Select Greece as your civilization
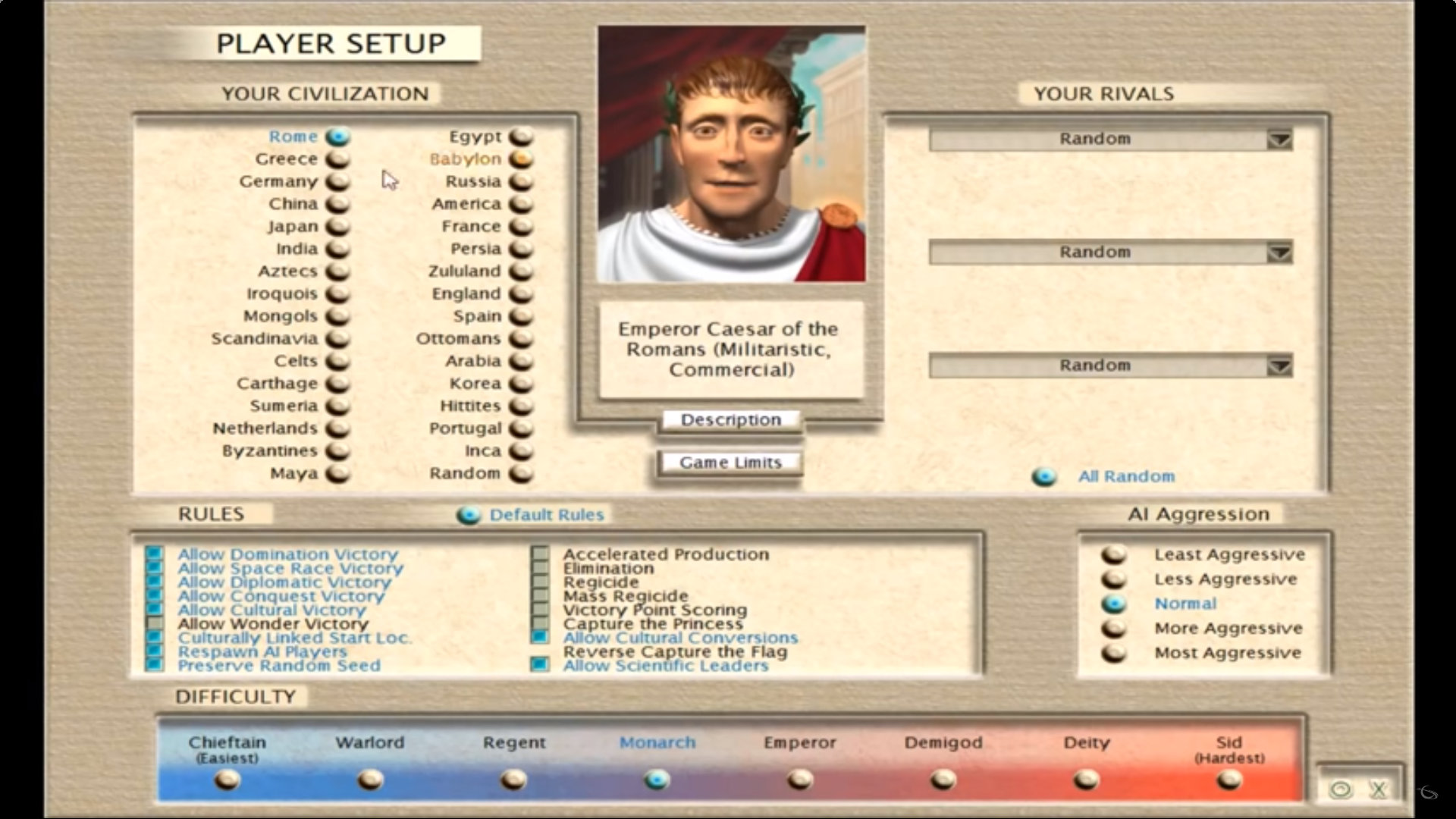1456x819 pixels. [x=337, y=159]
